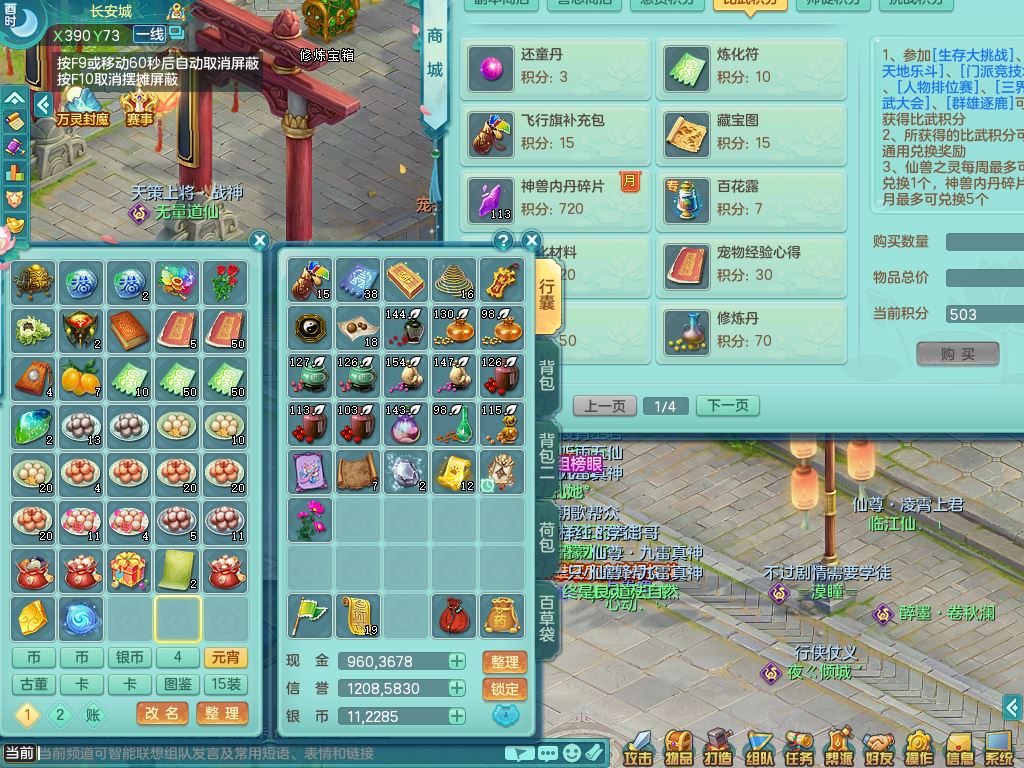Screen dimensions: 1024x768
Task: Go to previous shop page with 上一页
Action: [x=605, y=406]
